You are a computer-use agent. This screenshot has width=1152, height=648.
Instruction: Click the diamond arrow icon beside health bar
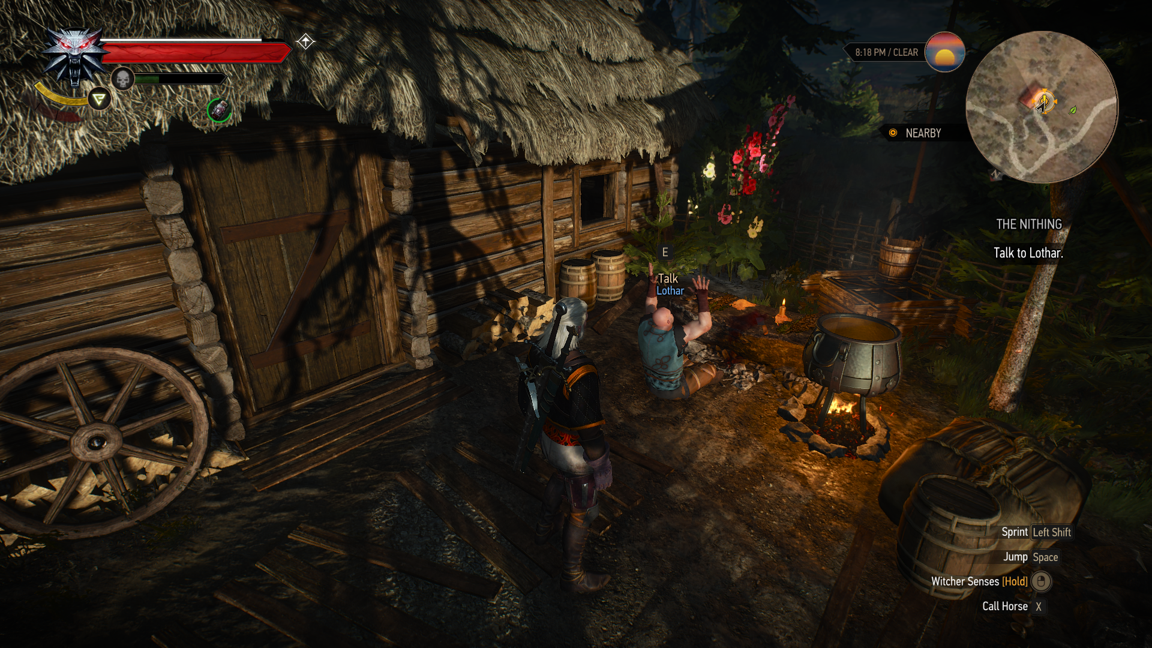(306, 42)
